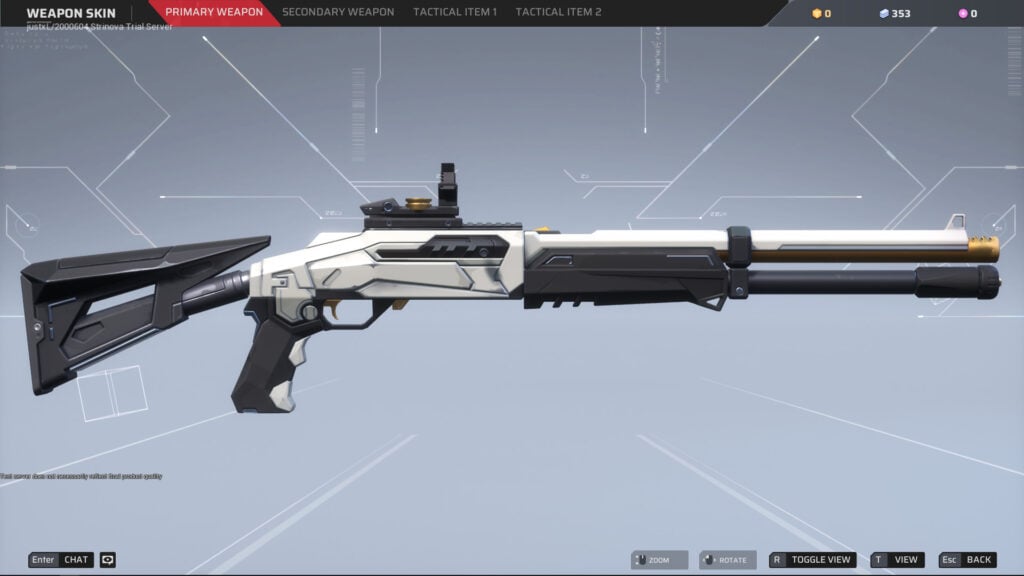Activate the View button
The width and height of the screenshot is (1024, 576).
897,560
